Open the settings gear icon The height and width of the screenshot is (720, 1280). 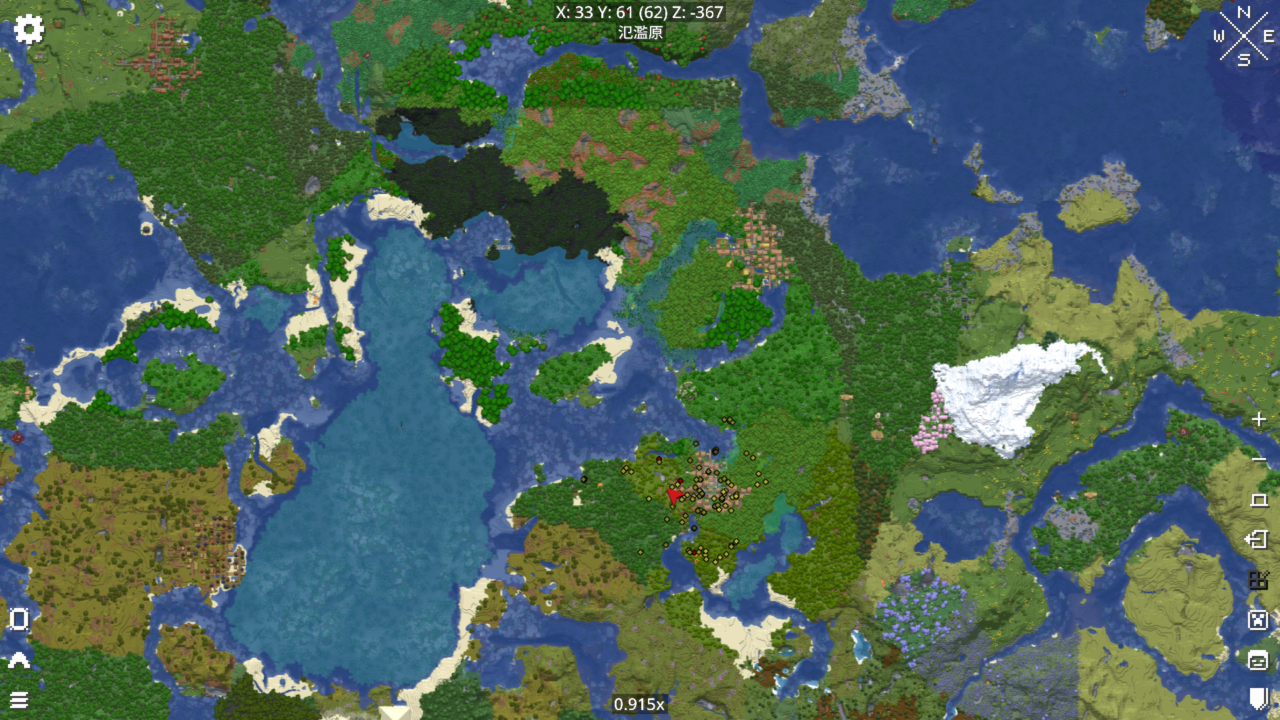28,29
